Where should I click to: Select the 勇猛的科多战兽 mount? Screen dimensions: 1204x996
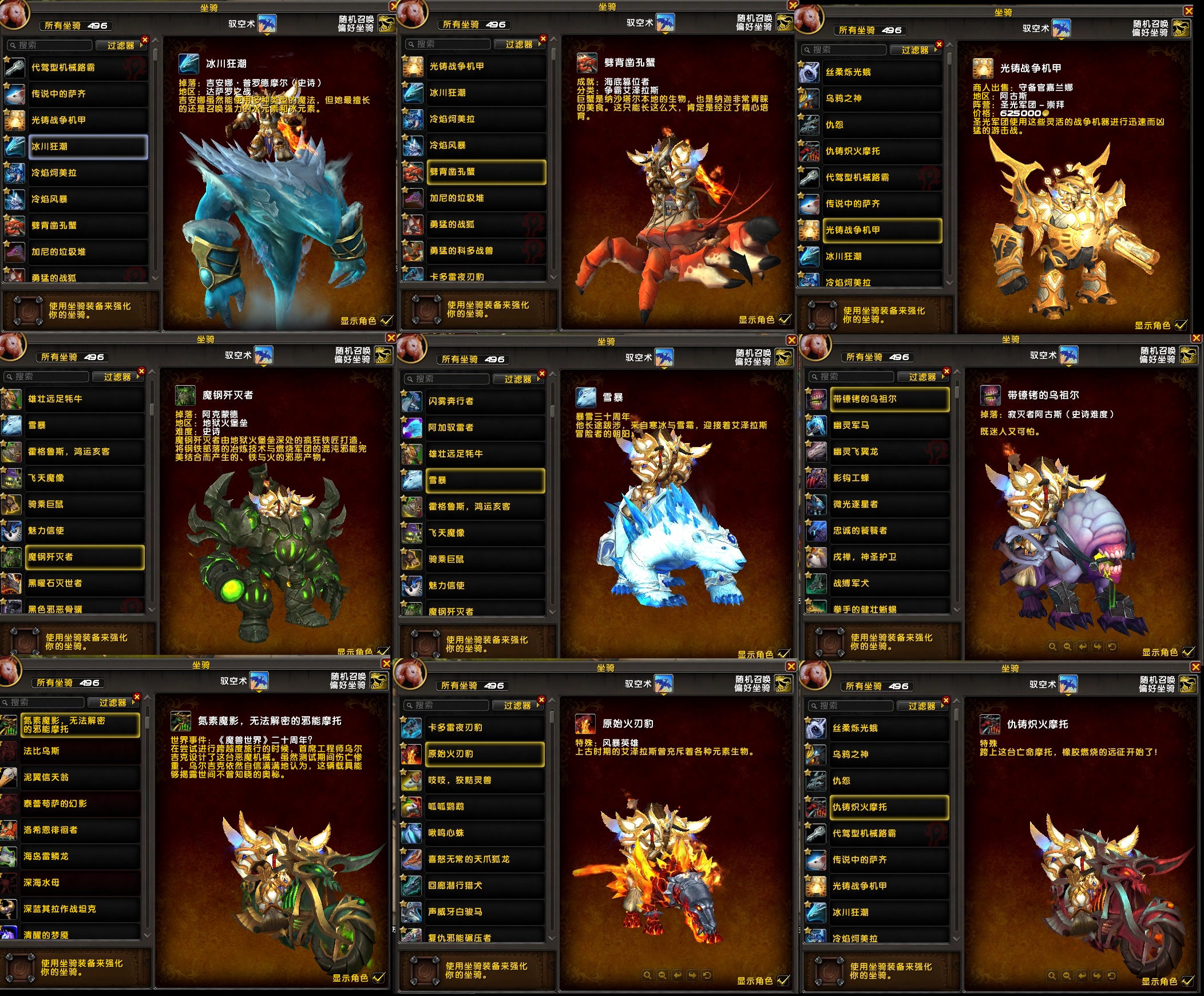[486, 251]
